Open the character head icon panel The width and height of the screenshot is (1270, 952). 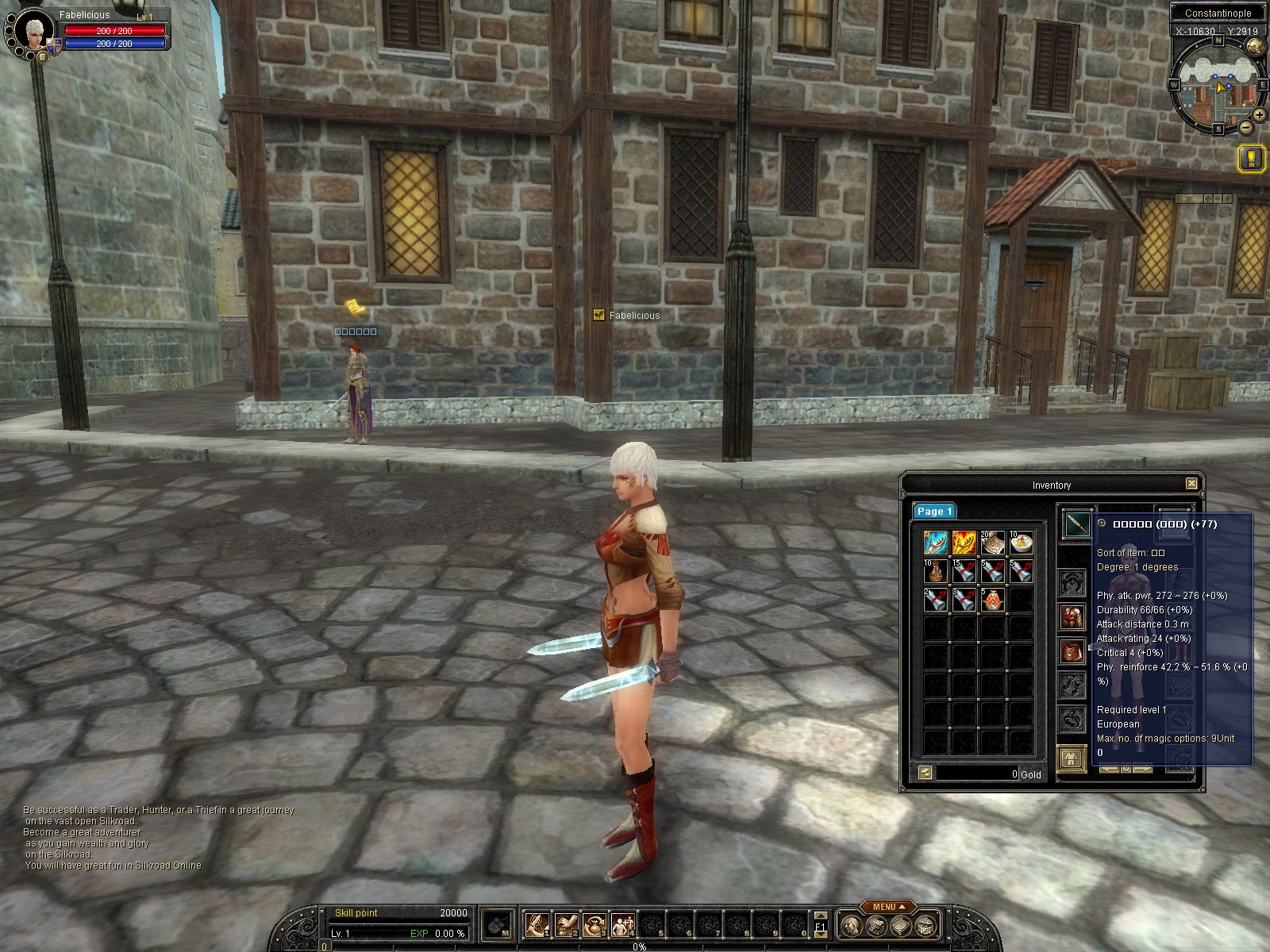pos(852,926)
